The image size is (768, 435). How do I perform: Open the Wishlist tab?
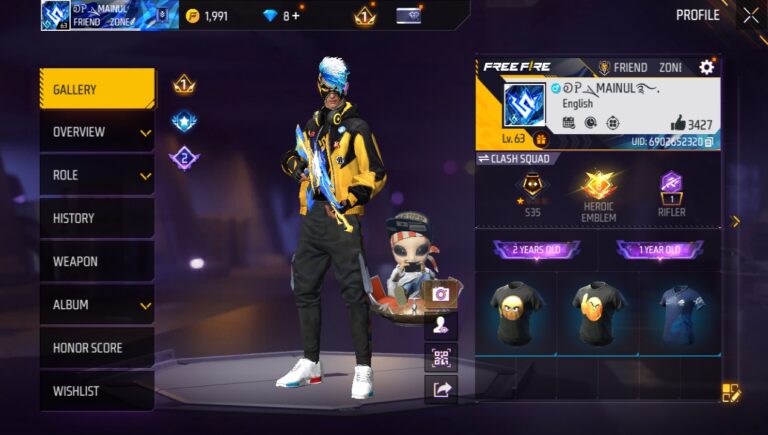pos(97,391)
